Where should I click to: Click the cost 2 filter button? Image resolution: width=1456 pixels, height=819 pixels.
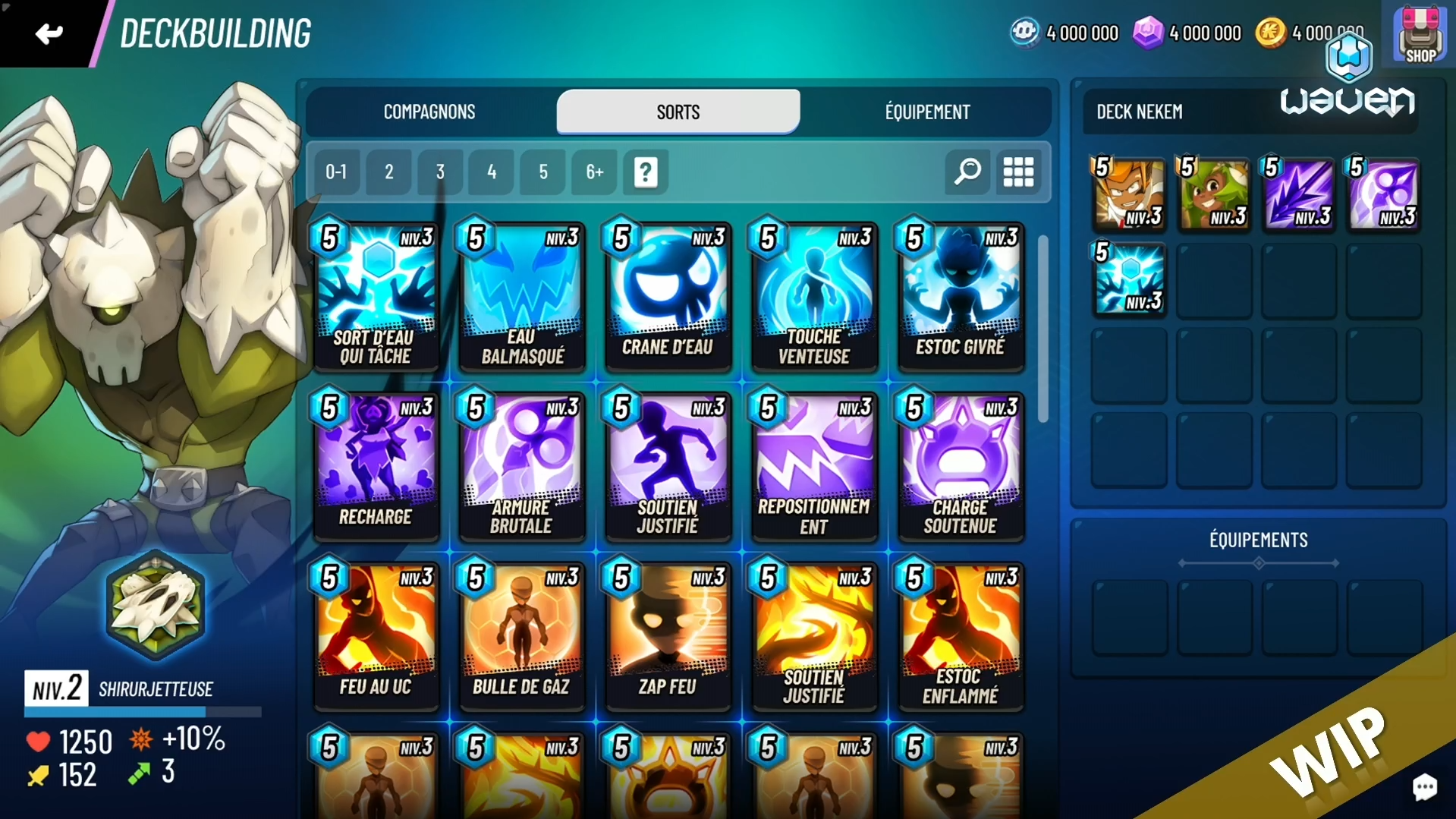point(388,172)
